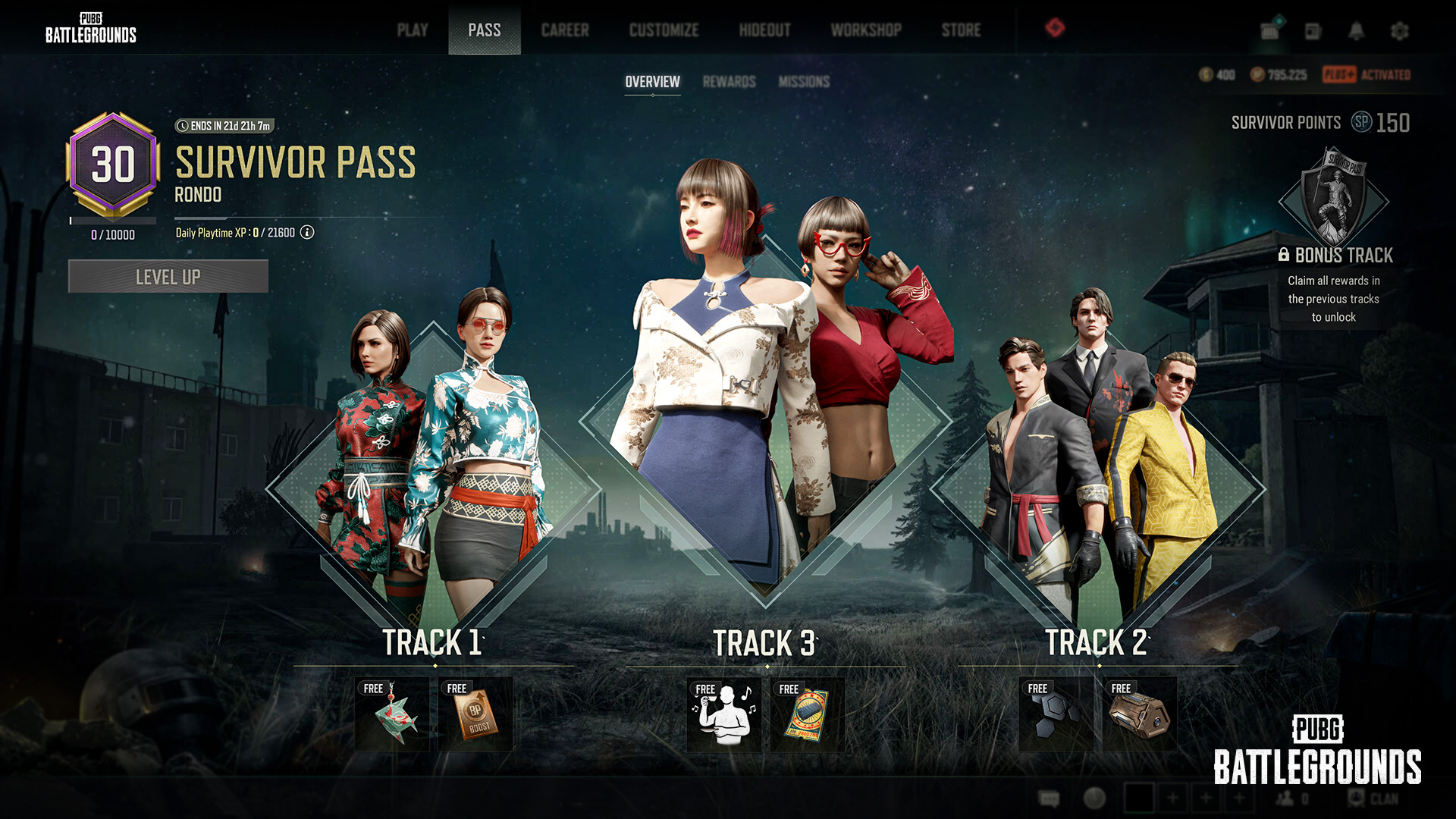Select the Workshop tab
The width and height of the screenshot is (1456, 819).
(866, 30)
